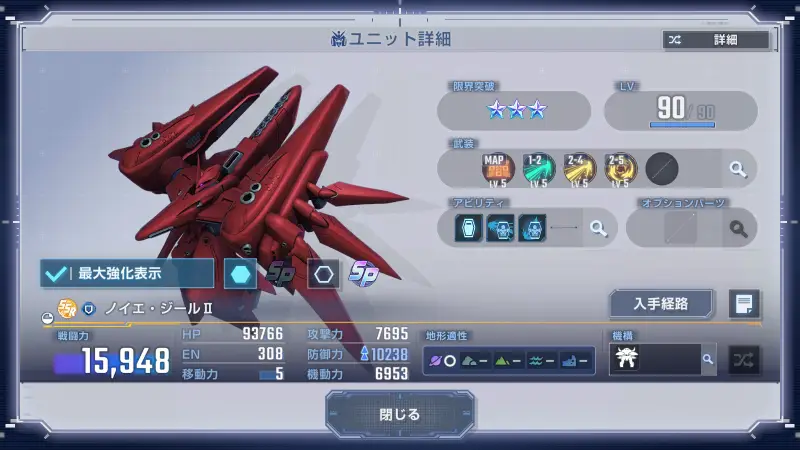The width and height of the screenshot is (800, 450).
Task: Inspect abilities with the アビリティ magnifier
Action: (x=598, y=228)
